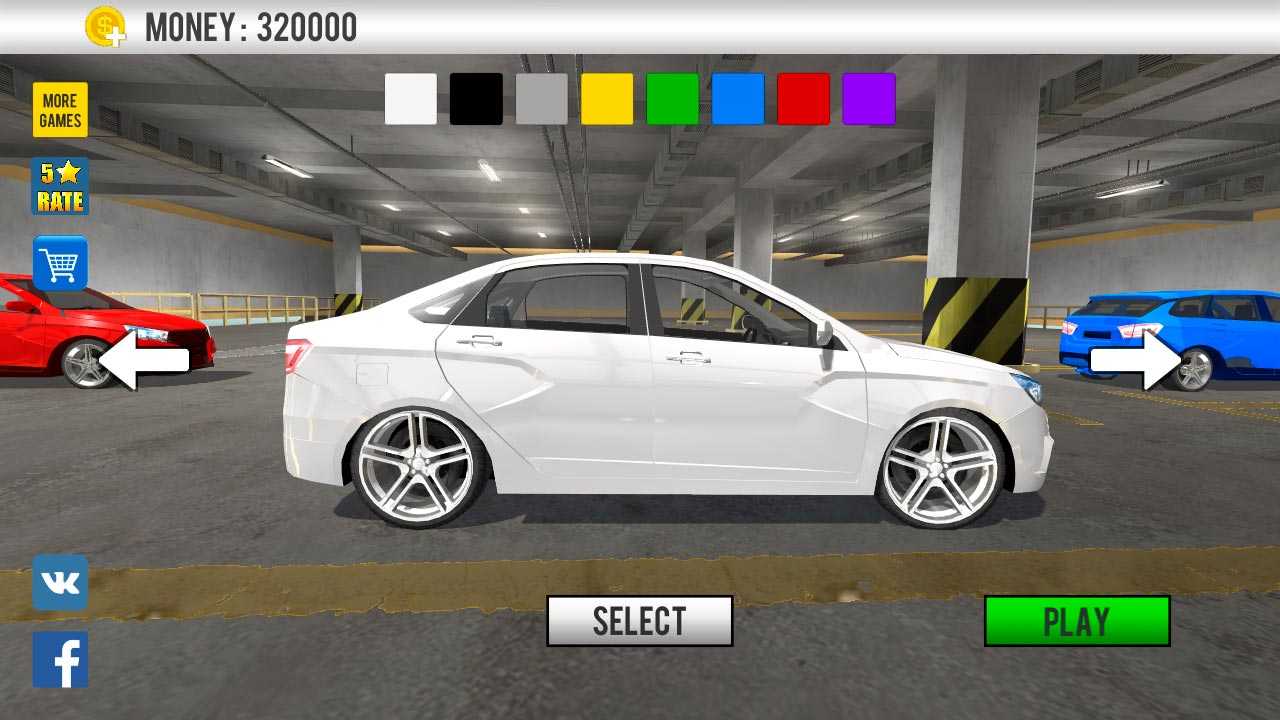Pick the purple paint color
Image resolution: width=1280 pixels, height=720 pixels.
(869, 99)
